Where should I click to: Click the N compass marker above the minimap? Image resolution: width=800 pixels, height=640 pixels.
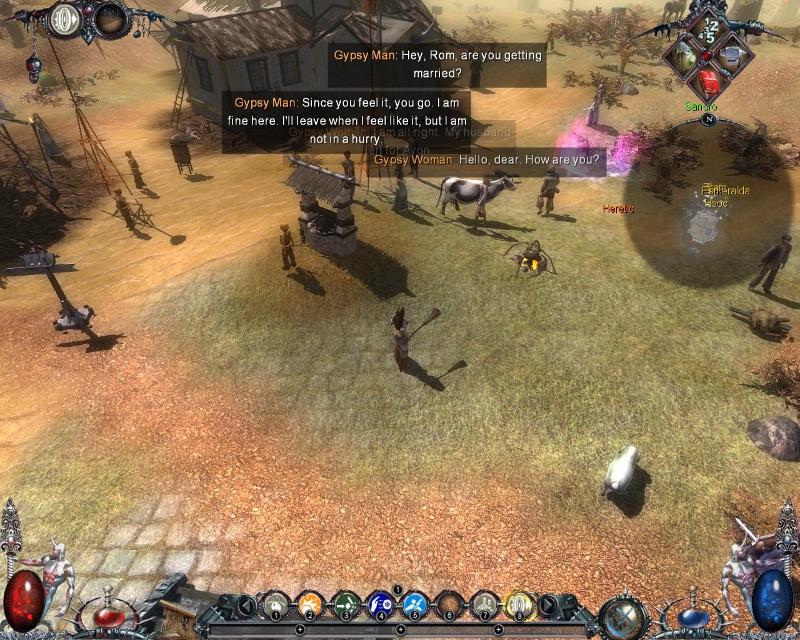(711, 119)
